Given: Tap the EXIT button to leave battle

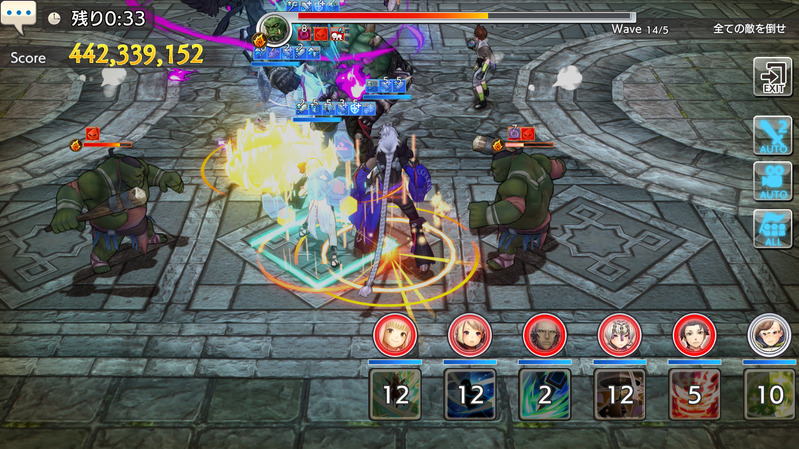Looking at the screenshot, I should coord(772,77).
